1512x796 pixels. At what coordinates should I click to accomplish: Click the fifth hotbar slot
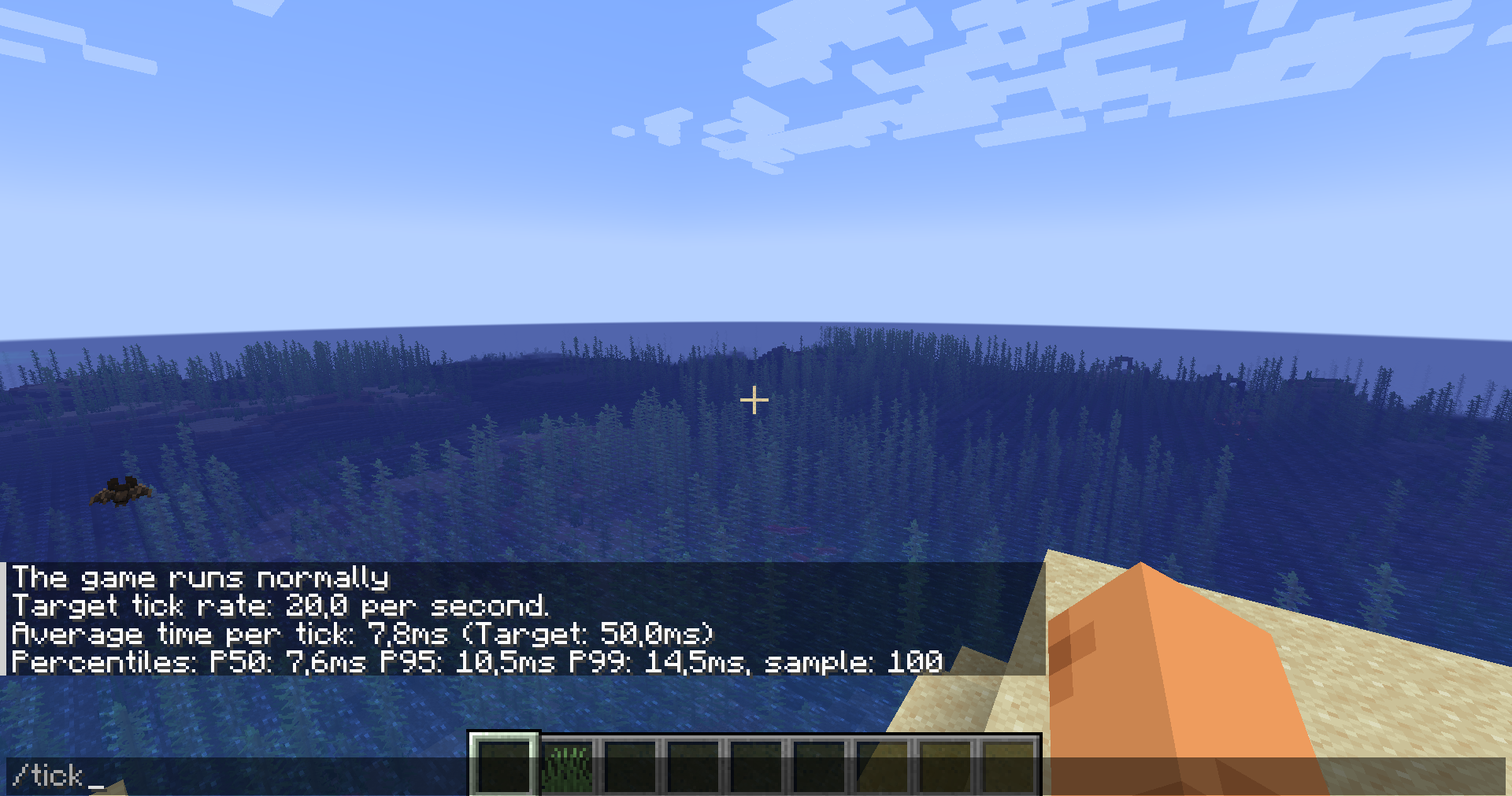pos(755,766)
